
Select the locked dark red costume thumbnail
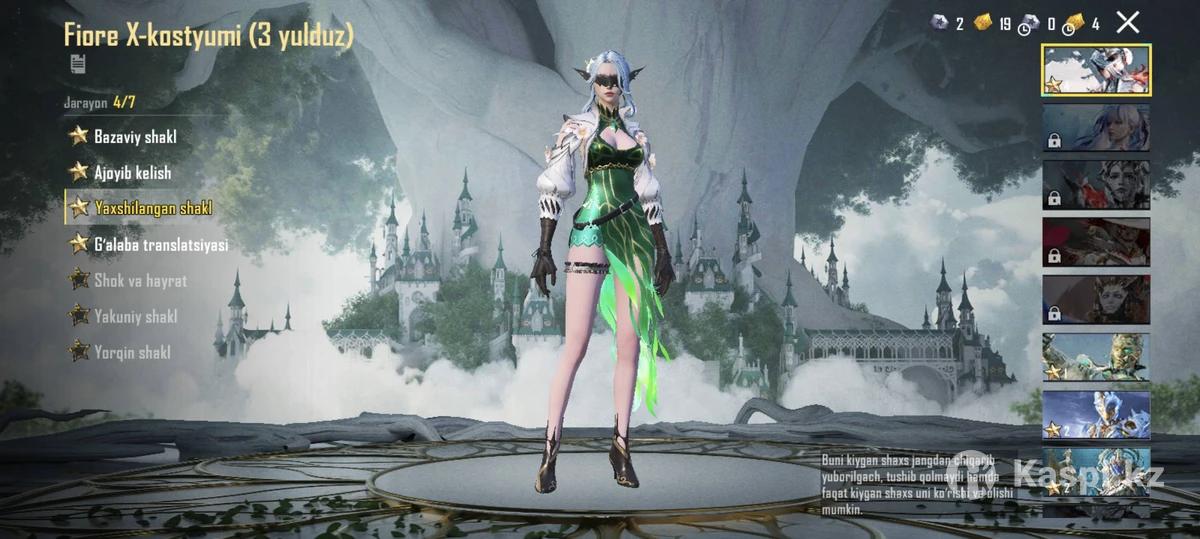1096,242
